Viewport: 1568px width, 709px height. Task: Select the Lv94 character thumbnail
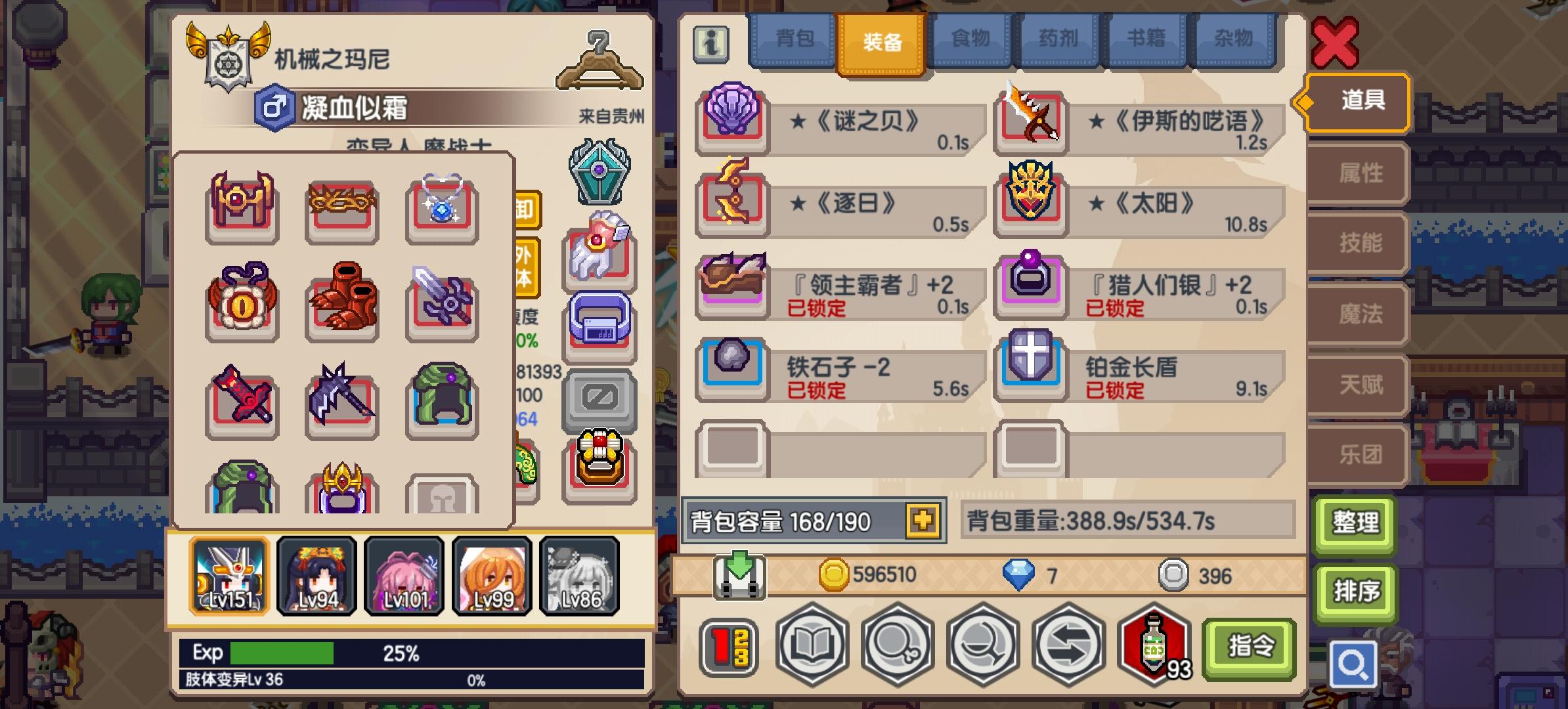point(316,576)
